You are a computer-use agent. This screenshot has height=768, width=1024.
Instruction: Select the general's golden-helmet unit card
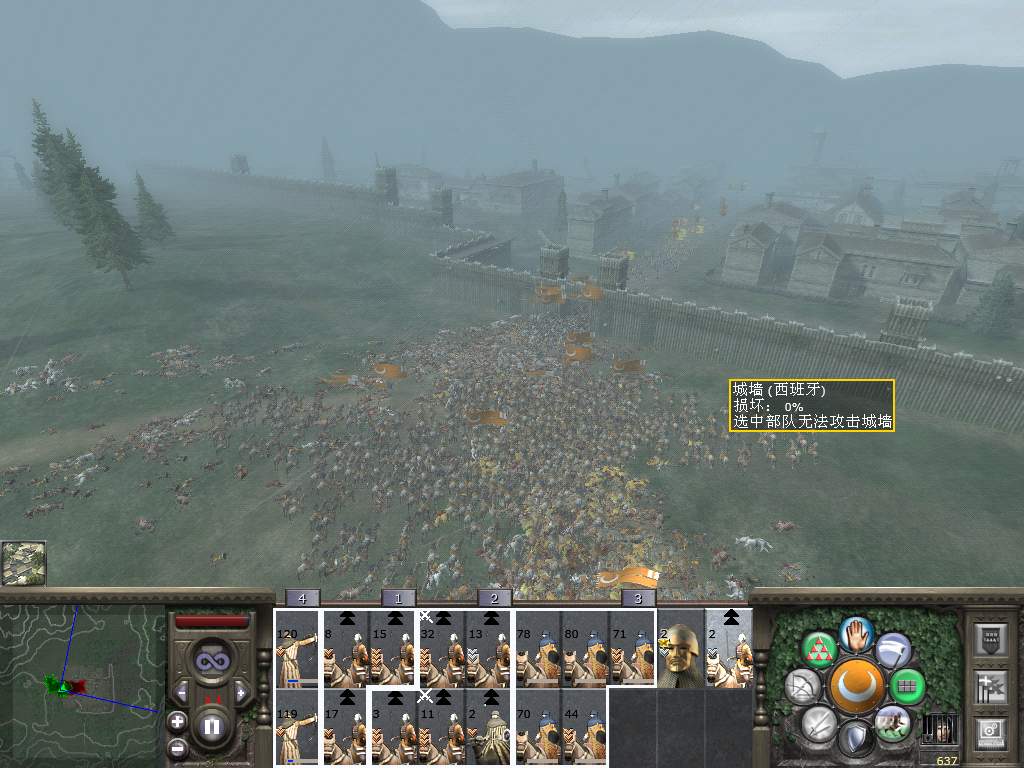[x=681, y=649]
